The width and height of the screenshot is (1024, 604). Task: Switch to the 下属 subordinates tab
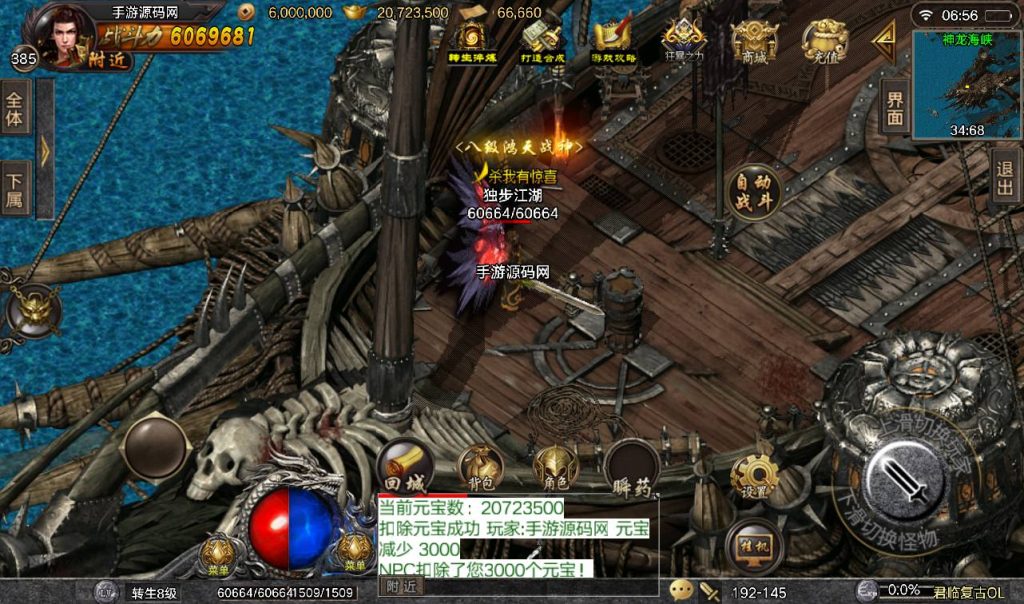pyautogui.click(x=15, y=190)
